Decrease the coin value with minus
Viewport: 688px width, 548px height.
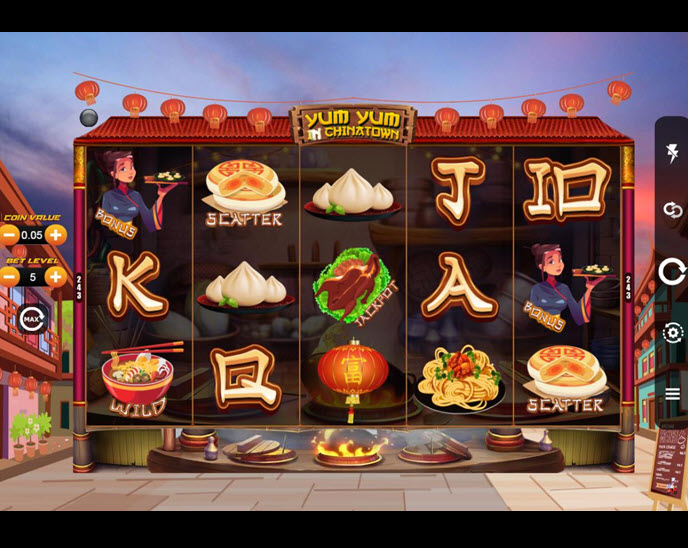click(9, 235)
